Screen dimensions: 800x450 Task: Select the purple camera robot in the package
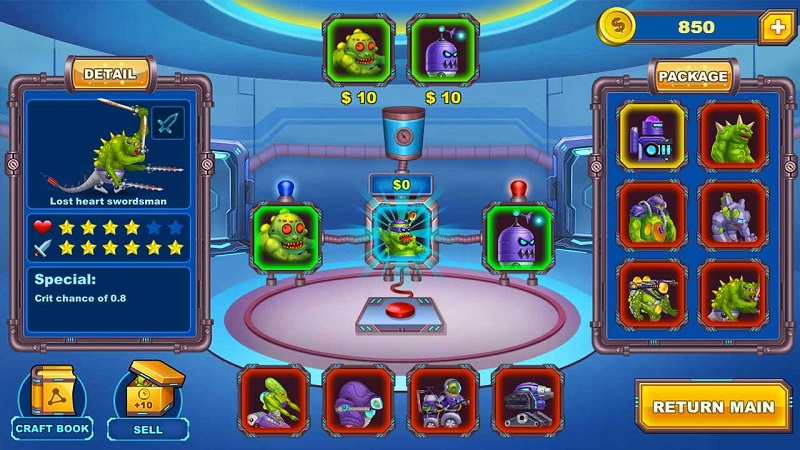651,135
